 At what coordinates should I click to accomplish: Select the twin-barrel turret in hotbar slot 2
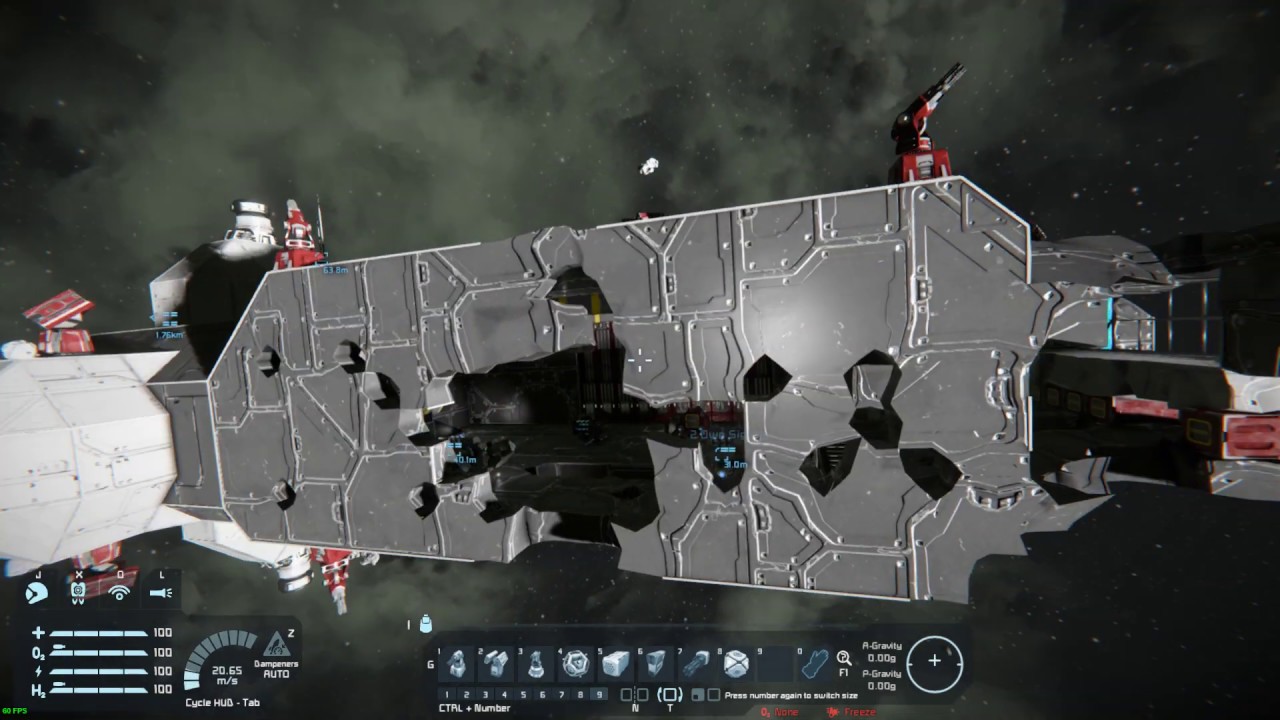click(x=497, y=664)
